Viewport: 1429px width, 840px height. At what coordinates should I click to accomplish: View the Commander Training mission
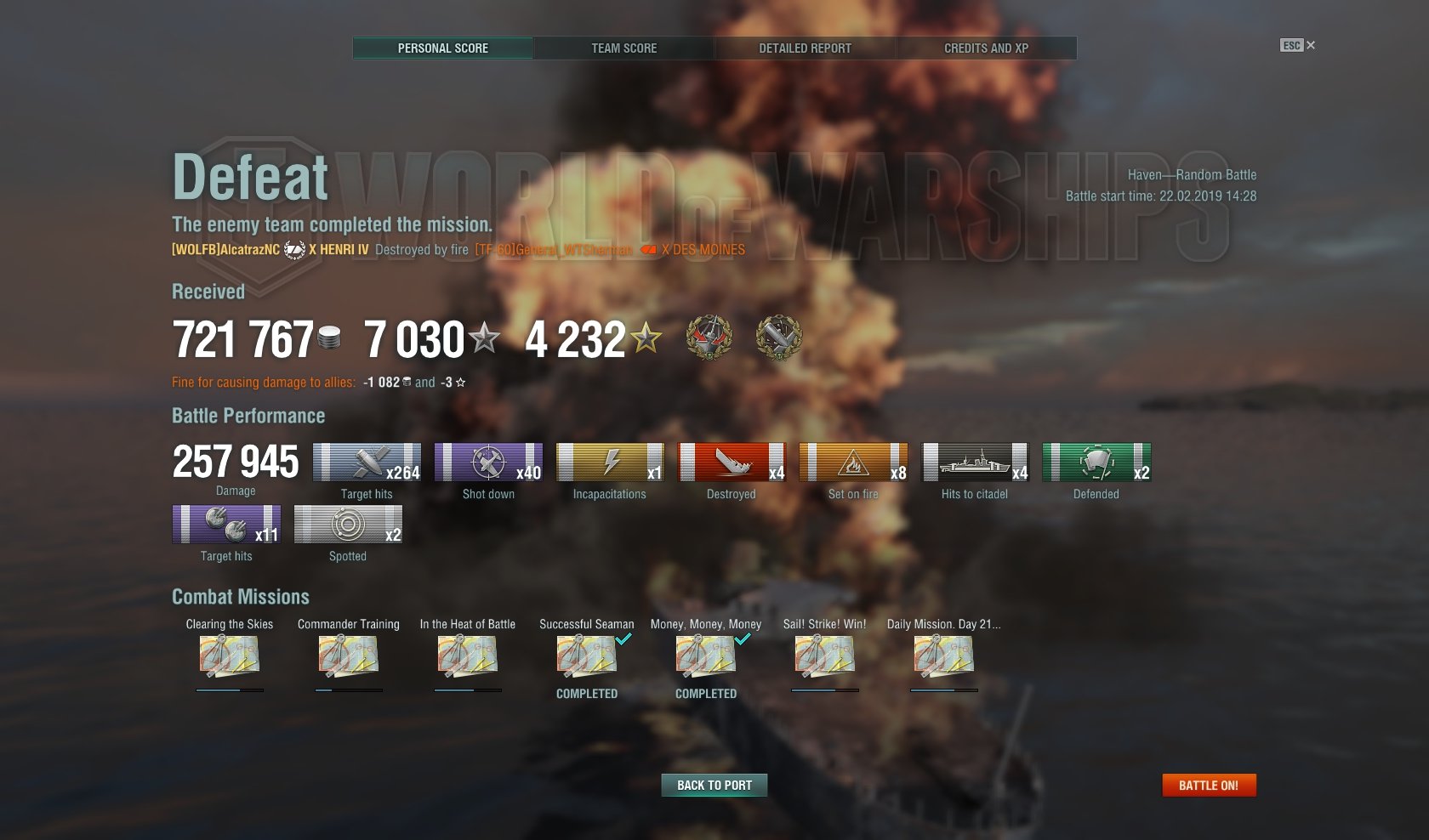pos(349,656)
